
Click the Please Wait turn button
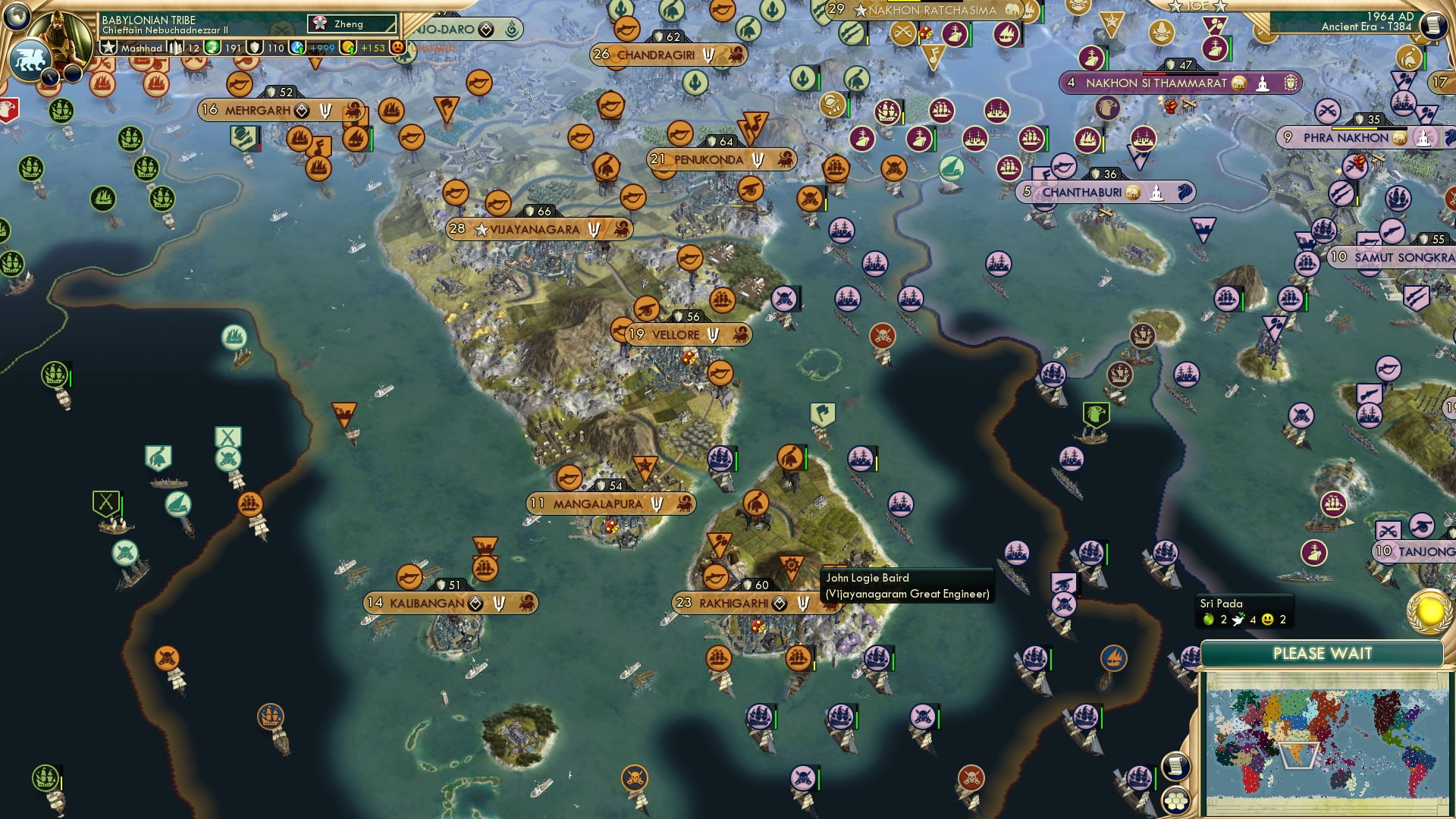click(x=1322, y=654)
